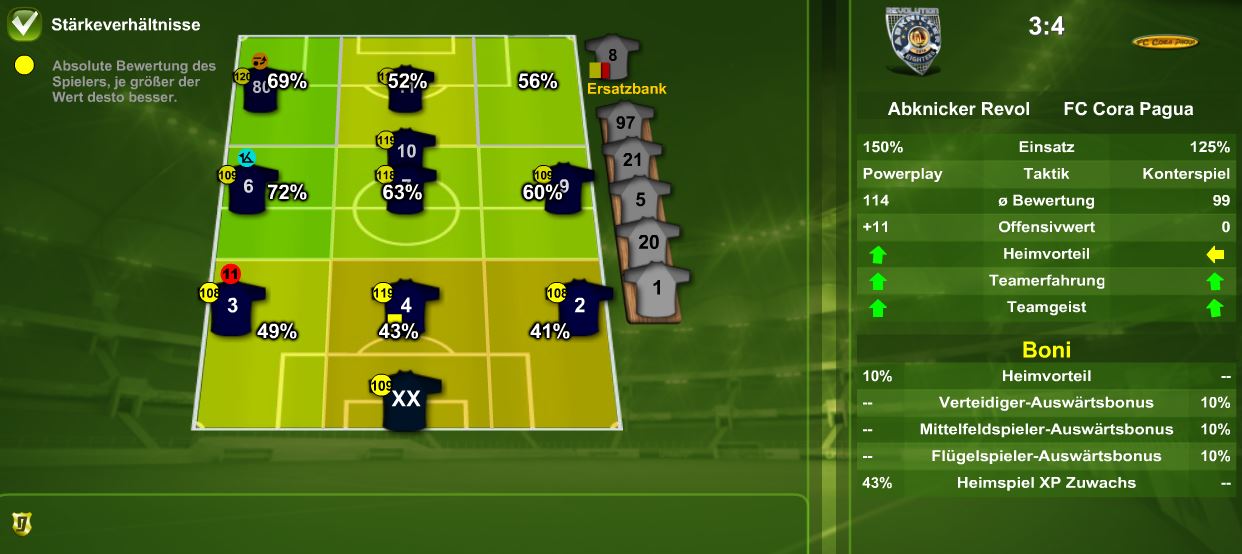
Task: Toggle the Stärkeverhältnisse checkbox
Action: point(24,24)
